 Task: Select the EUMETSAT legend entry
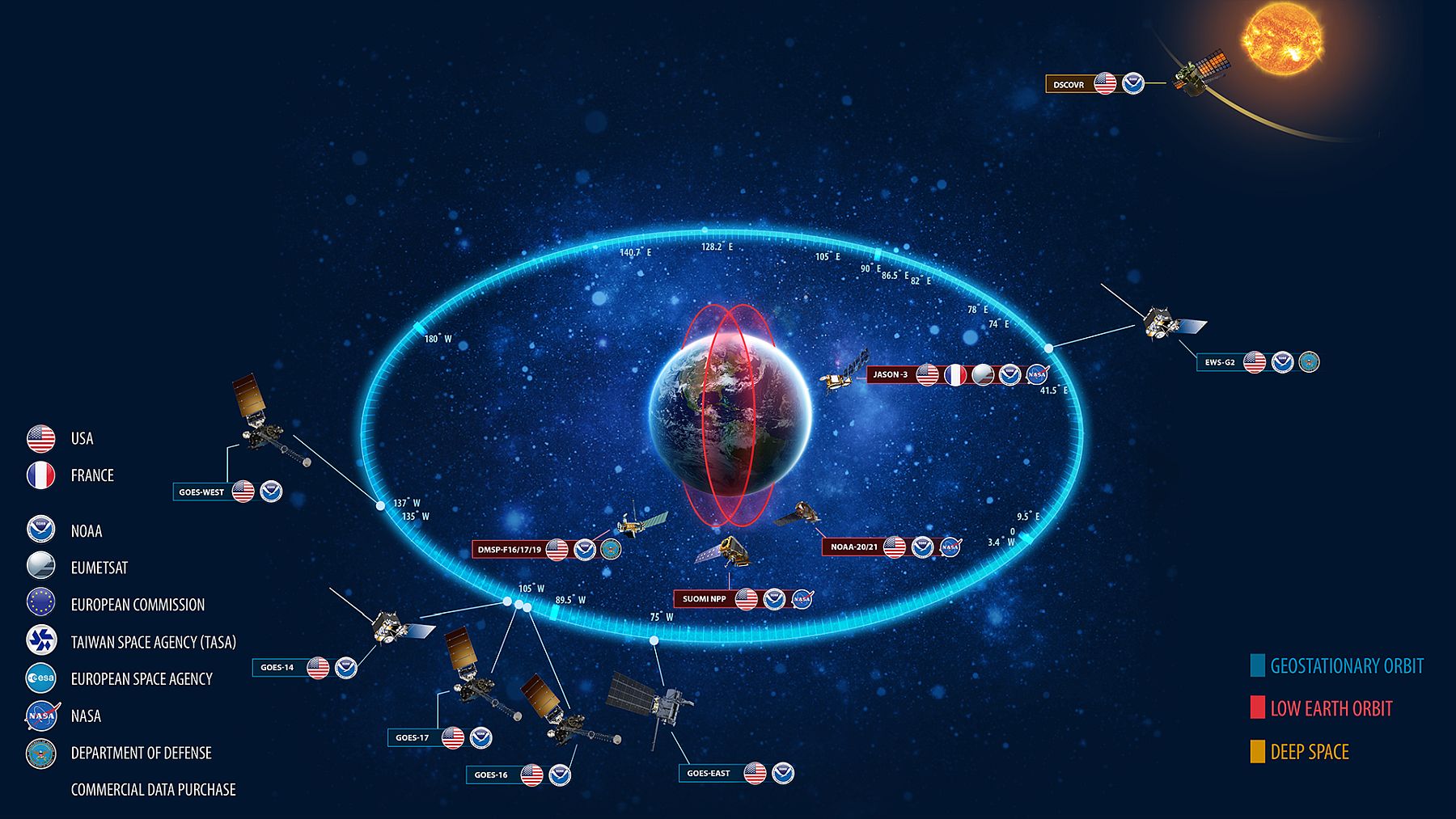pyautogui.click(x=99, y=568)
